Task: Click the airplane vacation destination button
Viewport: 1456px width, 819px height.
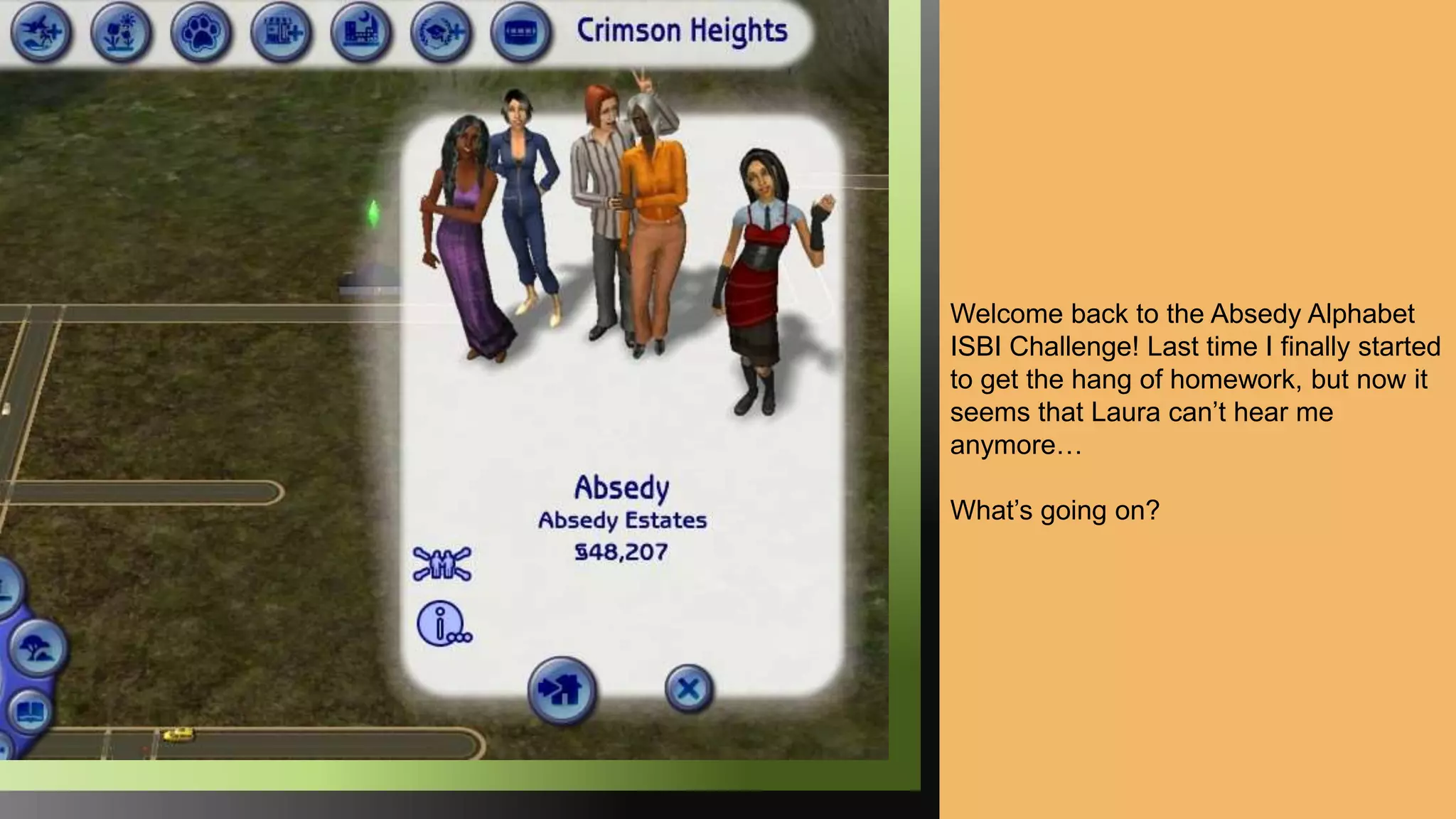Action: click(x=41, y=32)
